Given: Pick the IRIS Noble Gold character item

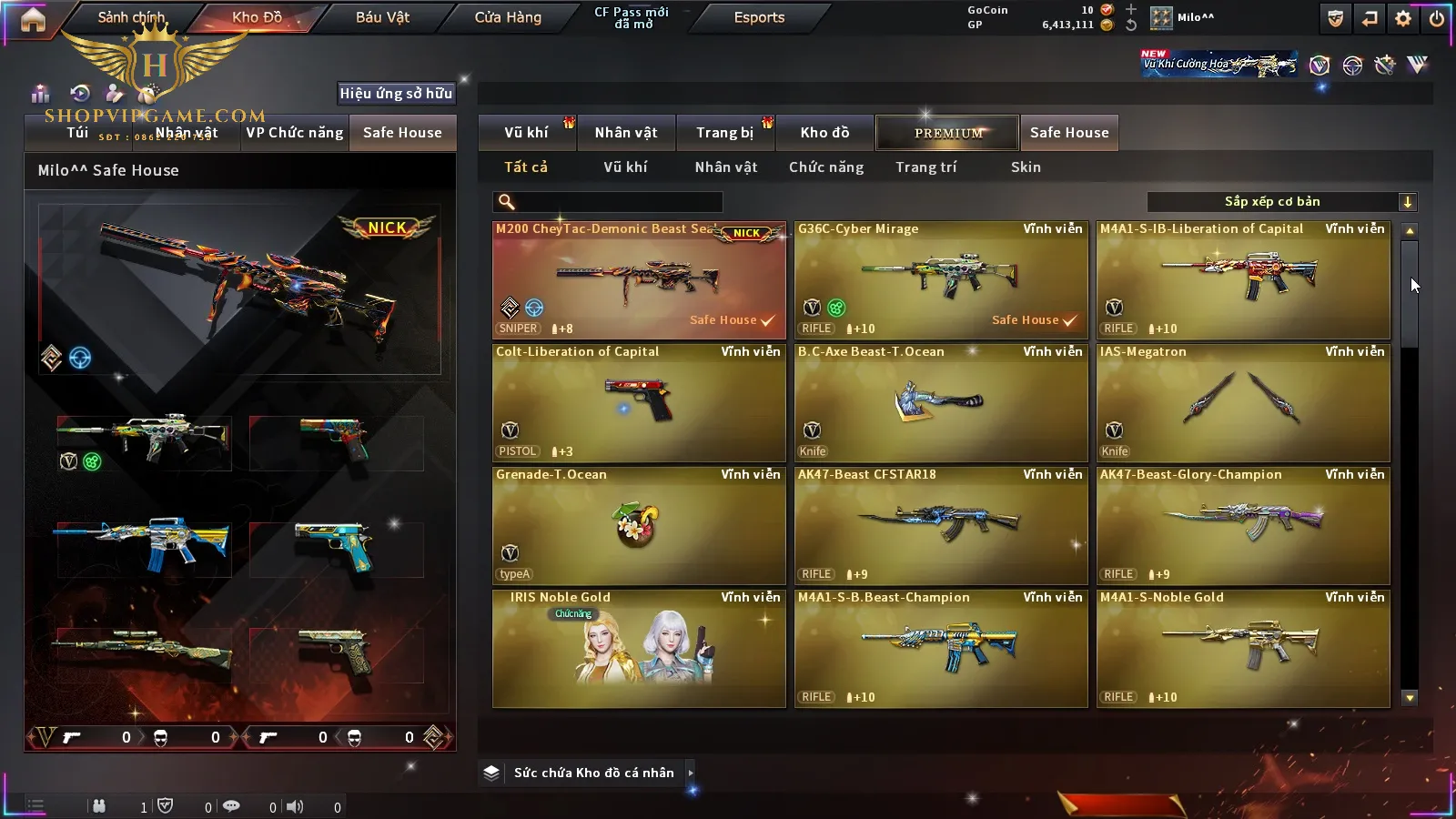Looking at the screenshot, I should pyautogui.click(x=639, y=649).
